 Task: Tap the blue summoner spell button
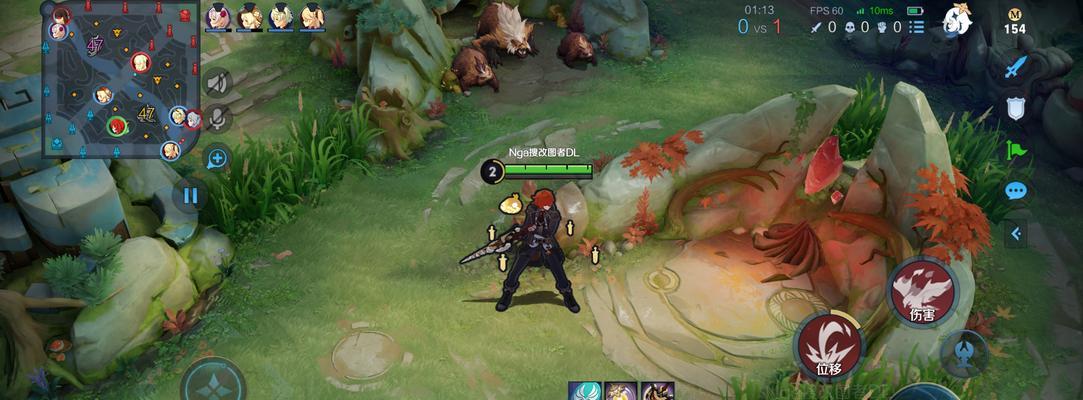point(964,353)
